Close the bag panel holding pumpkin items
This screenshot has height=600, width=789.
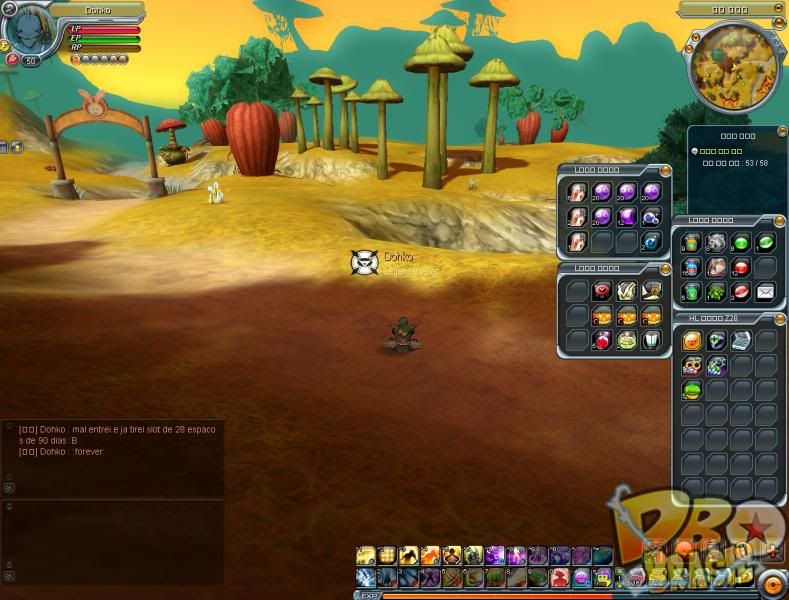click(x=664, y=268)
